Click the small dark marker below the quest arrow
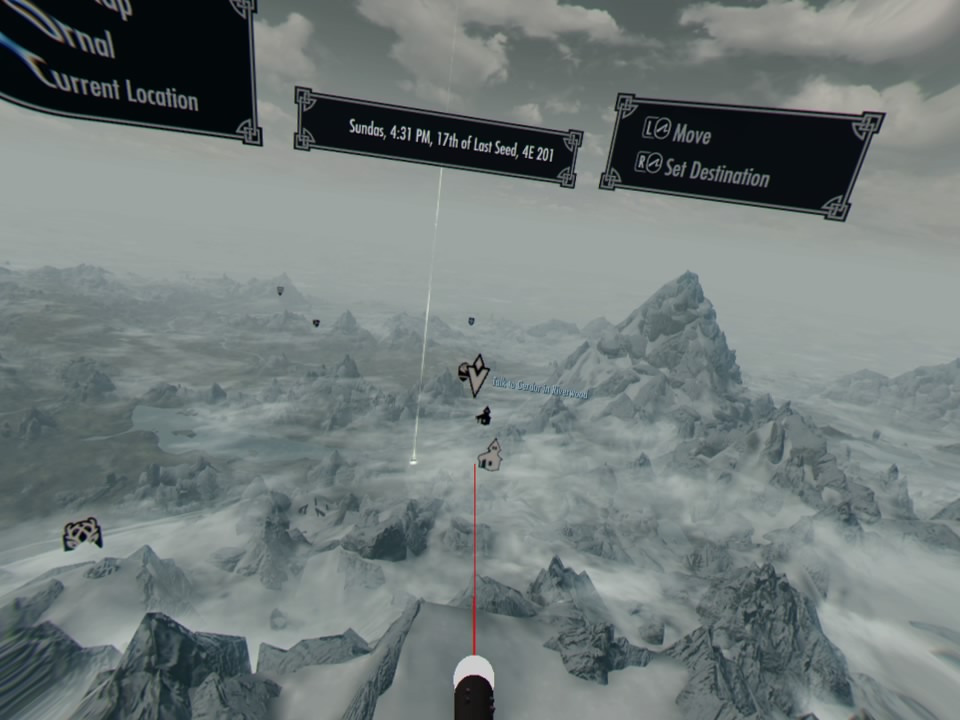 point(483,414)
